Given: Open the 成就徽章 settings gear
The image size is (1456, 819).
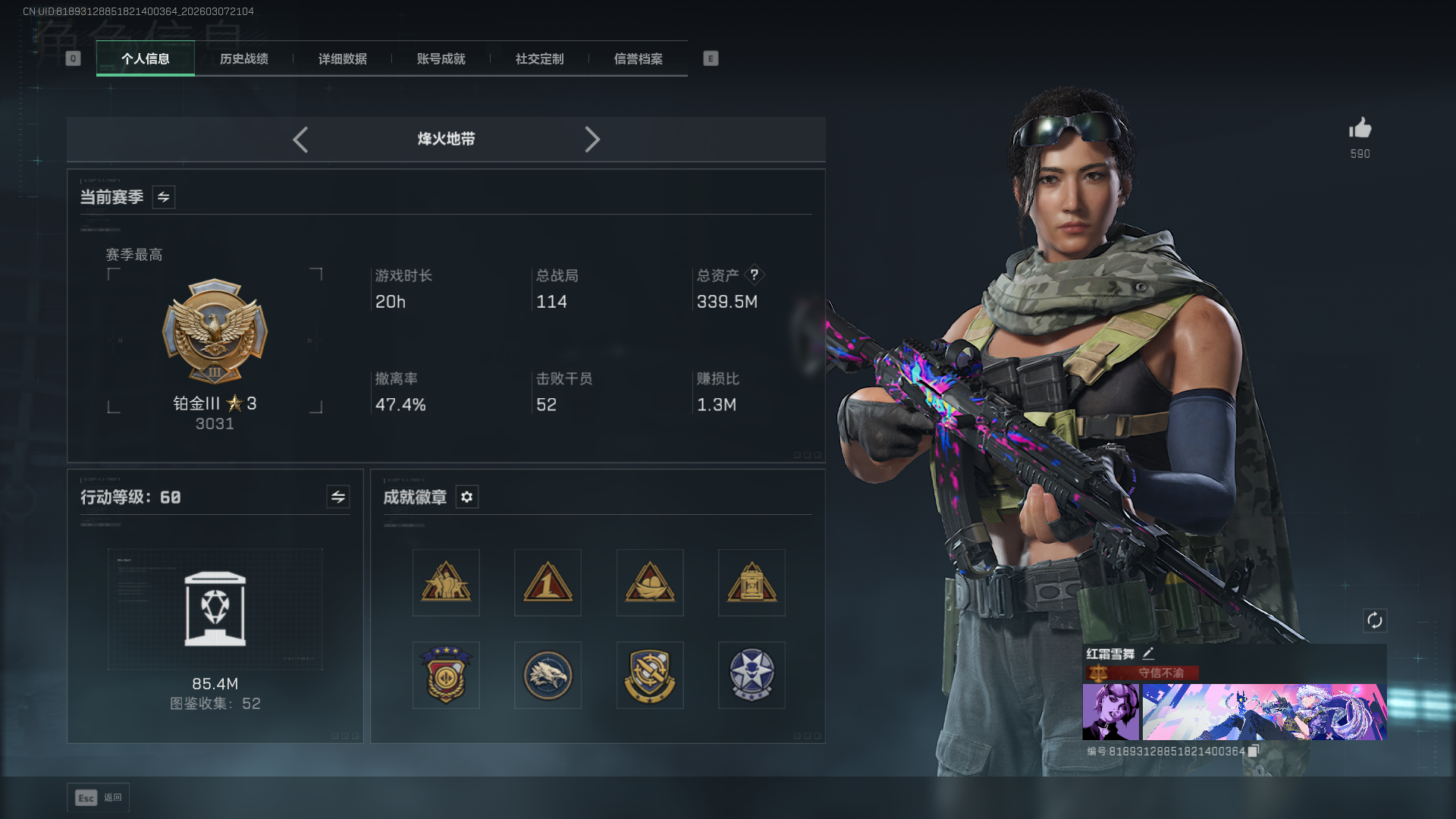Looking at the screenshot, I should [466, 497].
